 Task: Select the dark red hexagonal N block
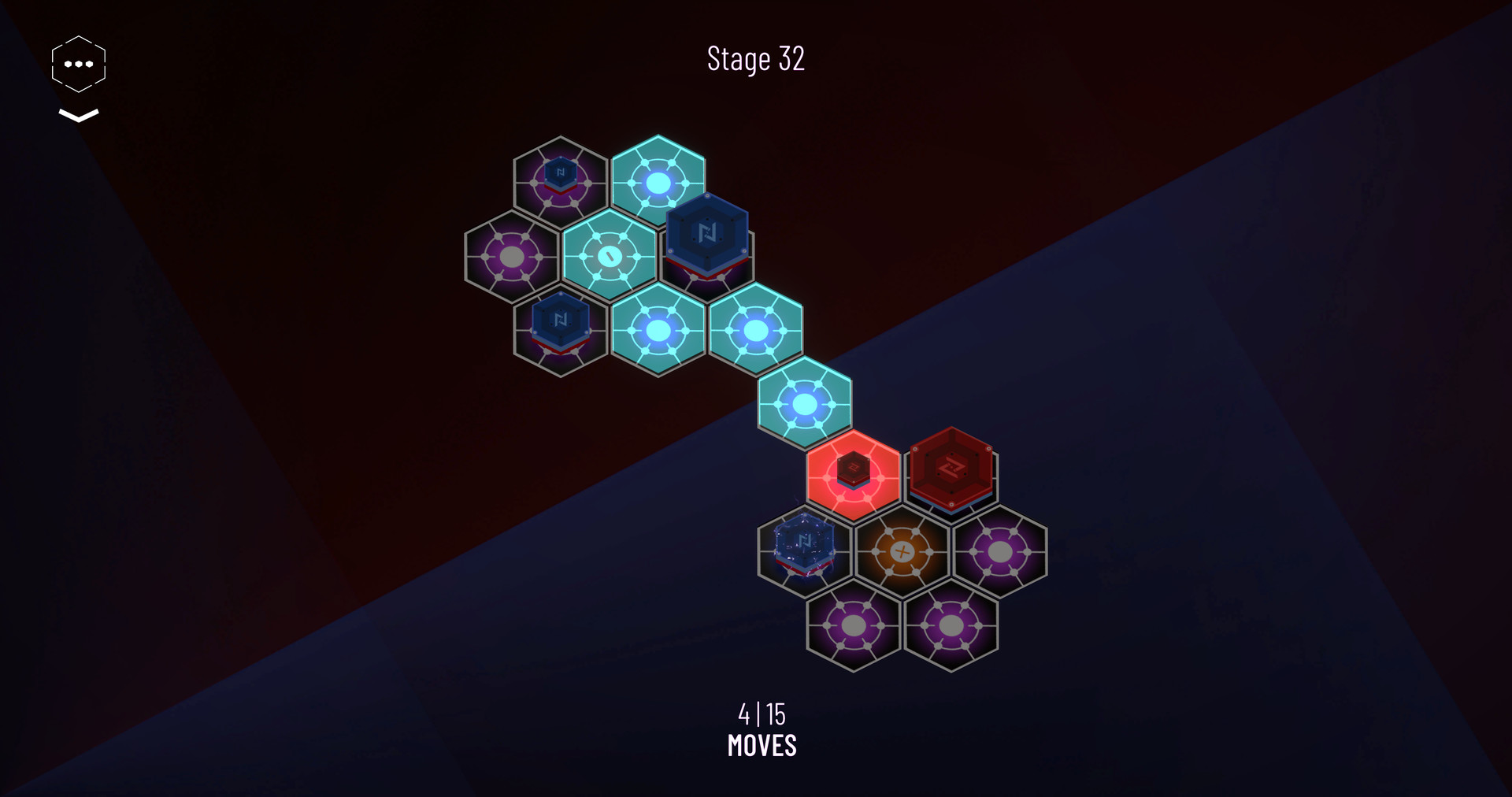[x=951, y=471]
